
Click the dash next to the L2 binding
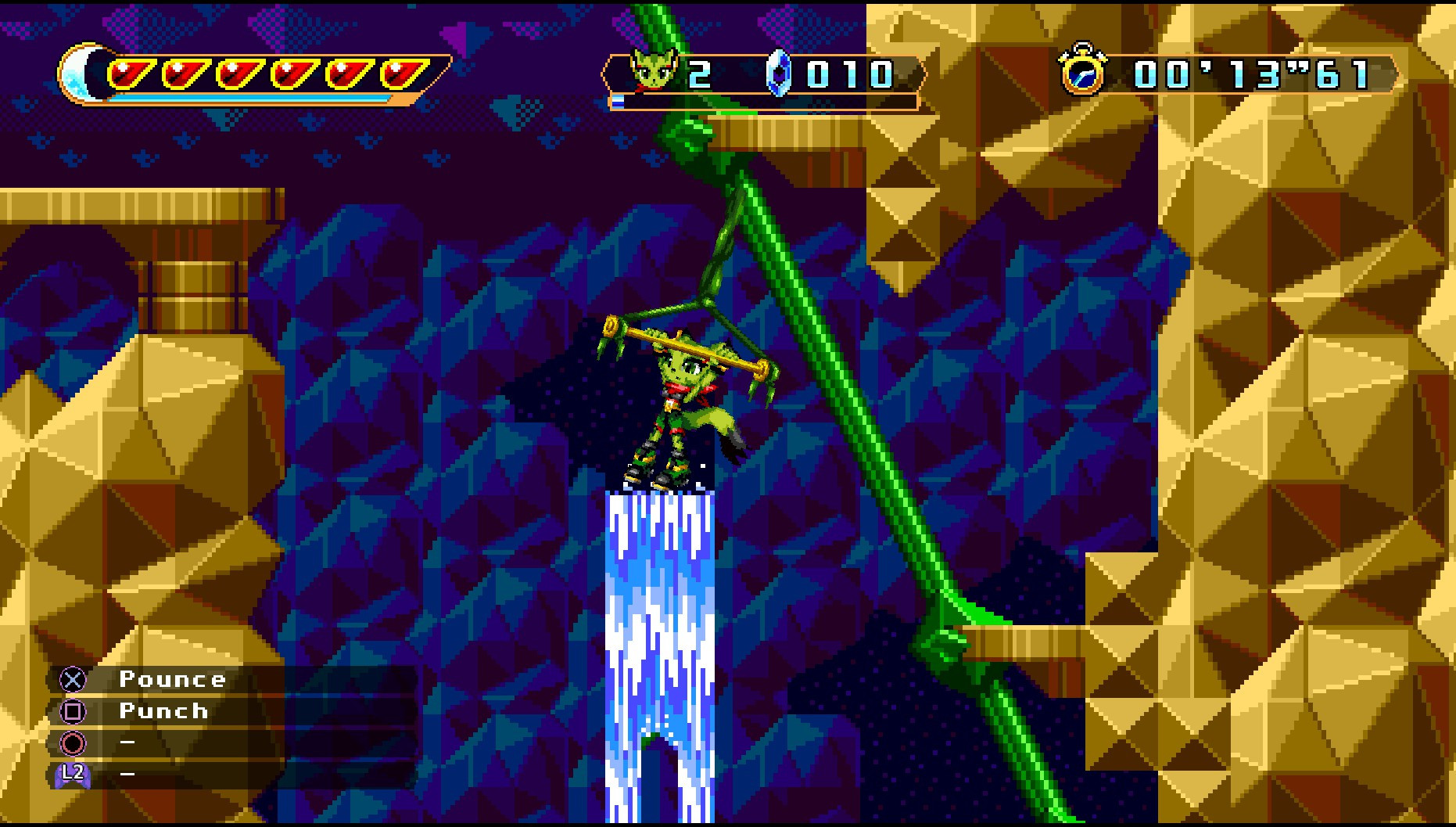[127, 775]
